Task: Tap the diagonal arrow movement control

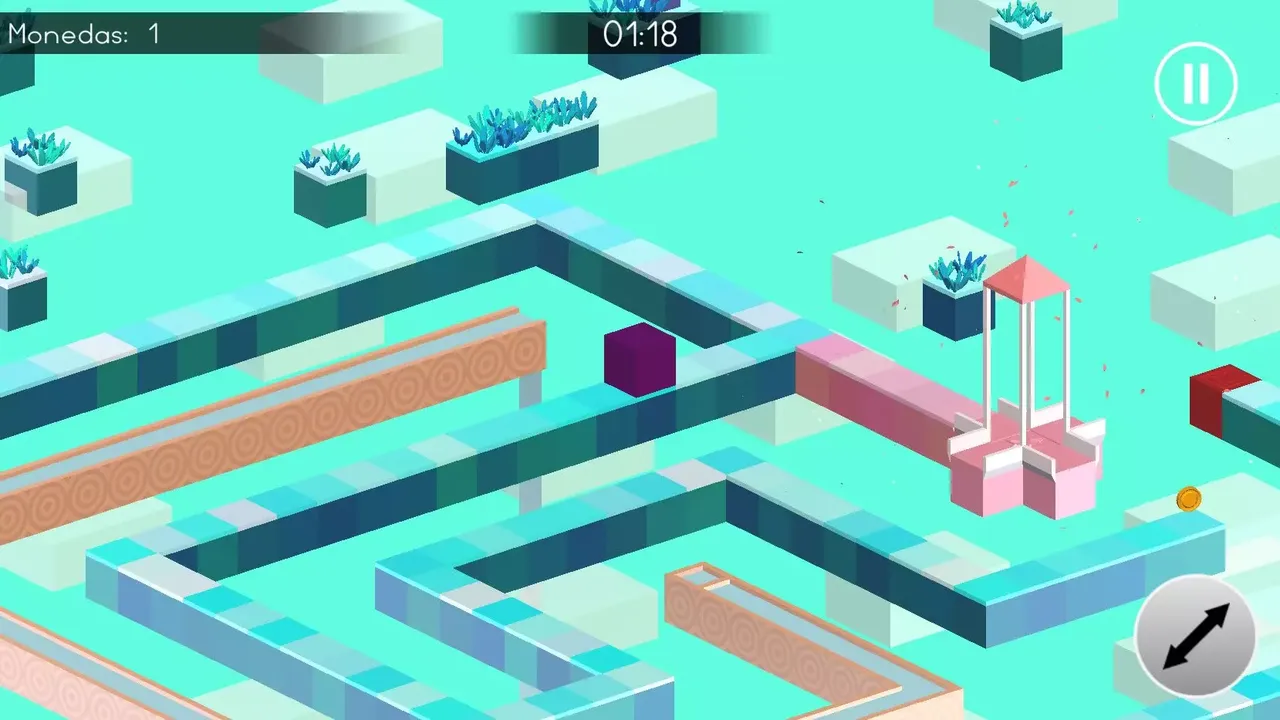Action: (1196, 637)
